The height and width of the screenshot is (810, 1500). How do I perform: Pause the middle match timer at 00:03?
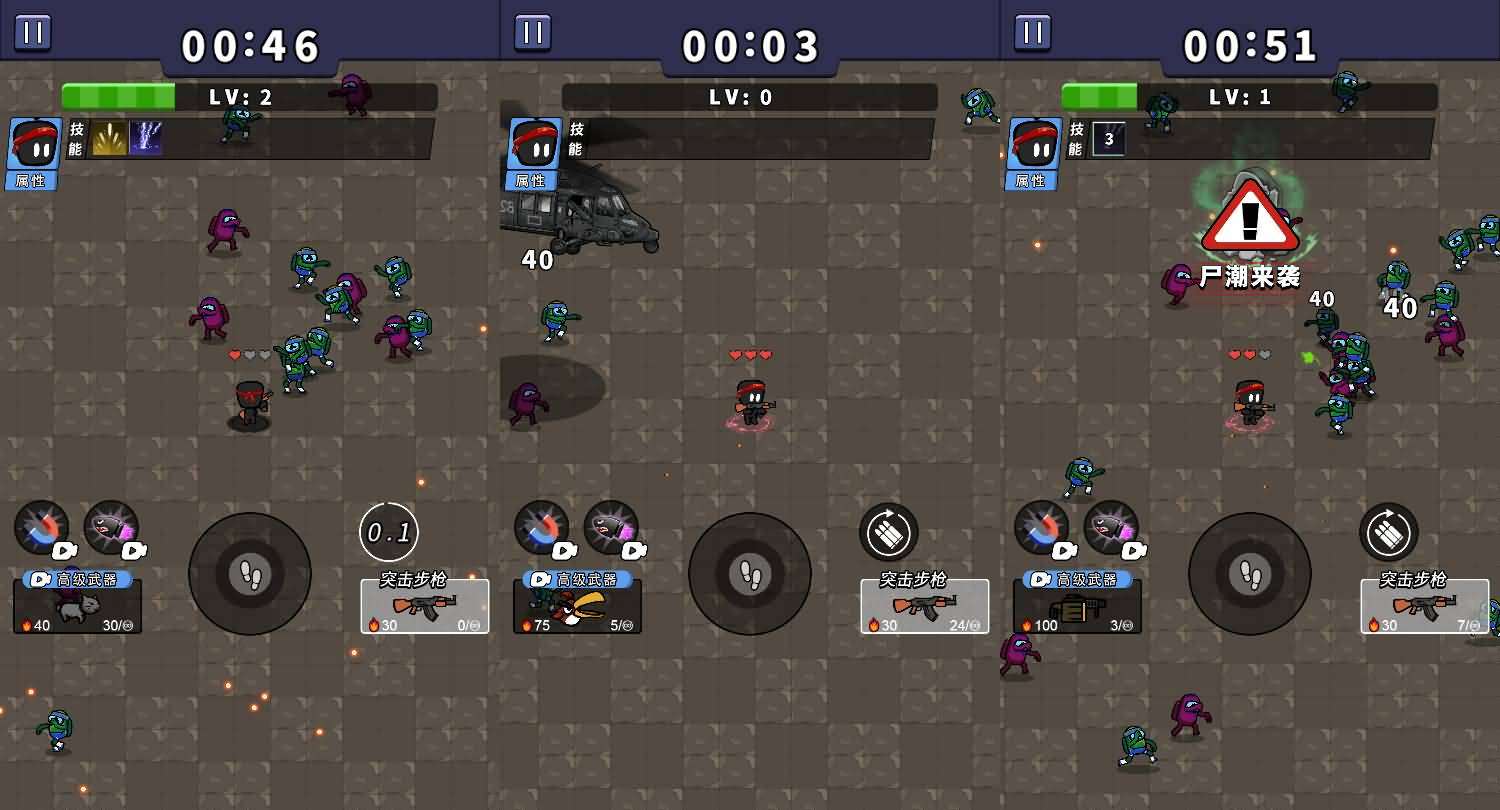531,31
